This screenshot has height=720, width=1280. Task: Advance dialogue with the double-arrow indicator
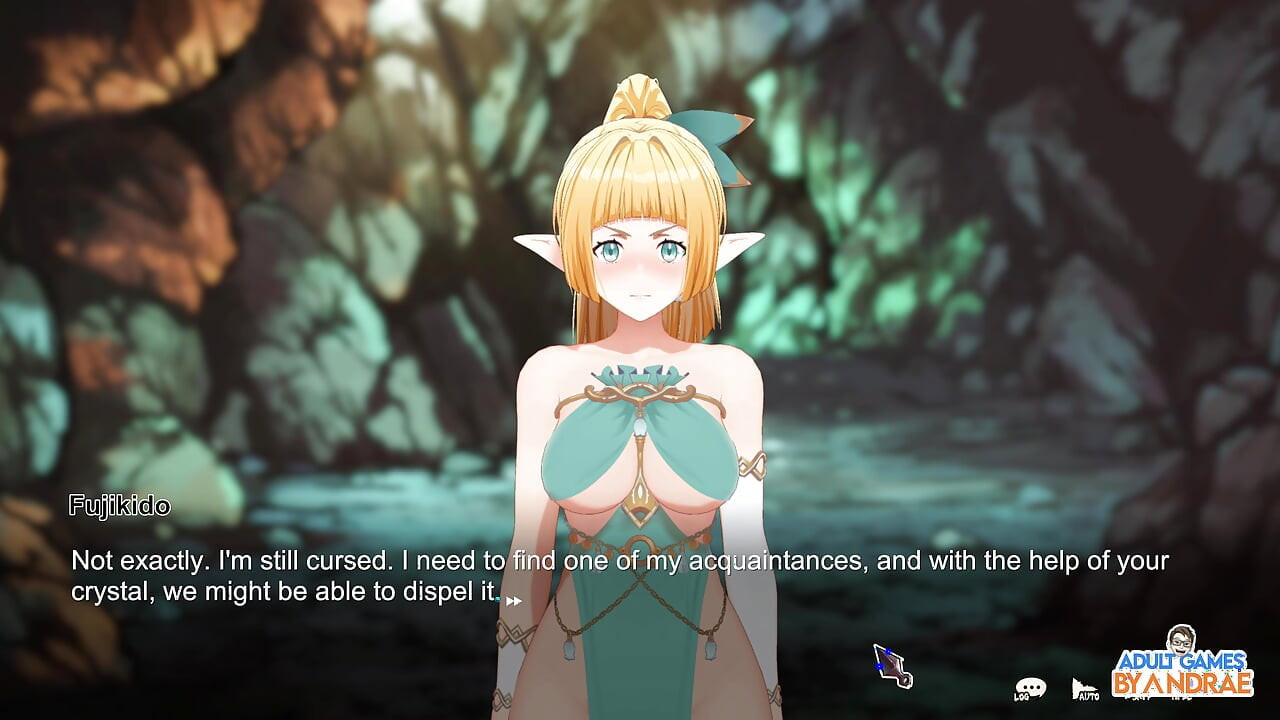514,601
